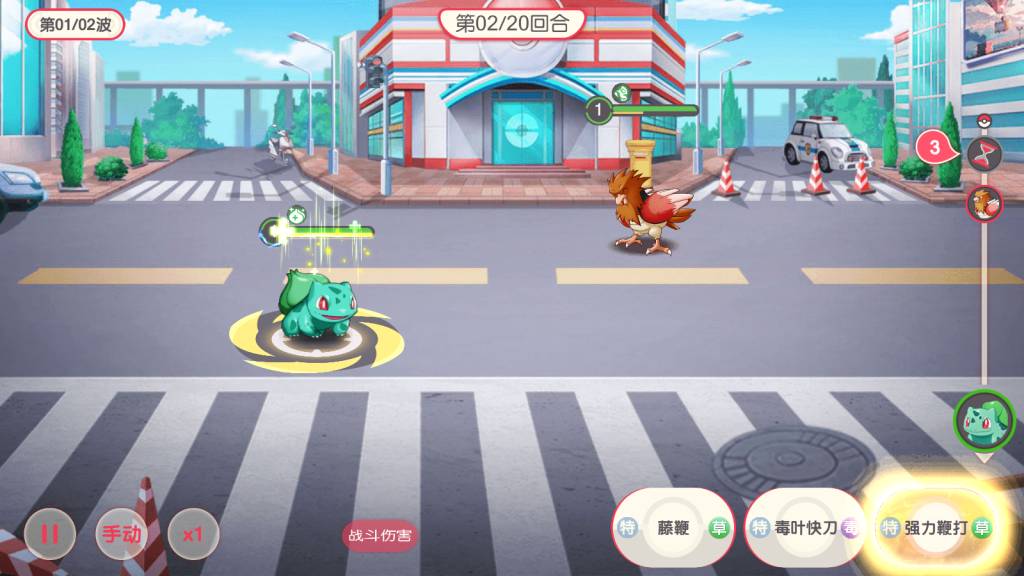The image size is (1024, 576).
Task: Open the 战斗伤害 damage stats
Action: point(380,535)
